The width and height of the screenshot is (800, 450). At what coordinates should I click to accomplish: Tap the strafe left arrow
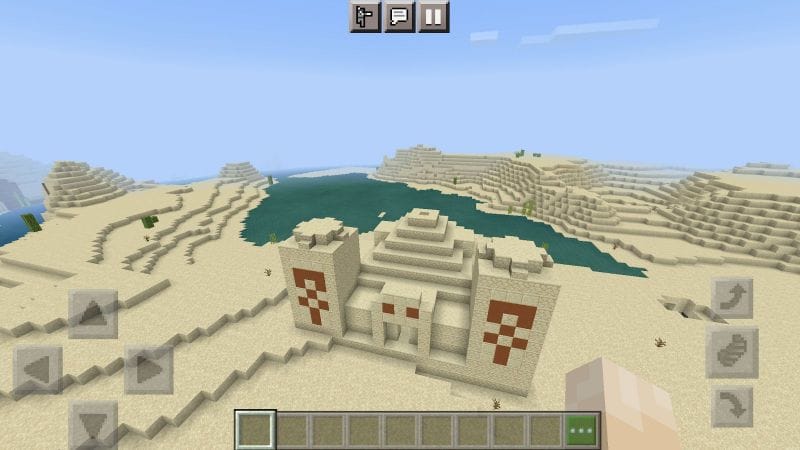(38, 370)
